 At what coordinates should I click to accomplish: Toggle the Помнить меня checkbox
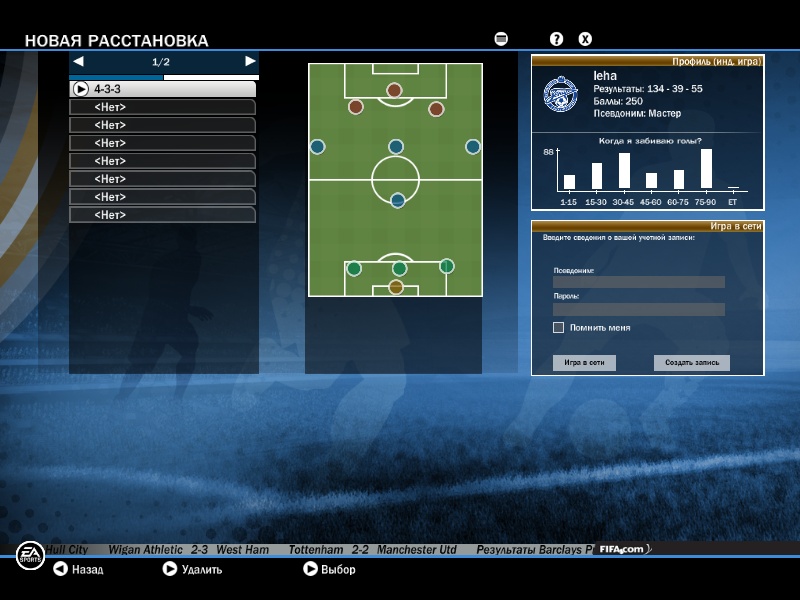click(559, 327)
